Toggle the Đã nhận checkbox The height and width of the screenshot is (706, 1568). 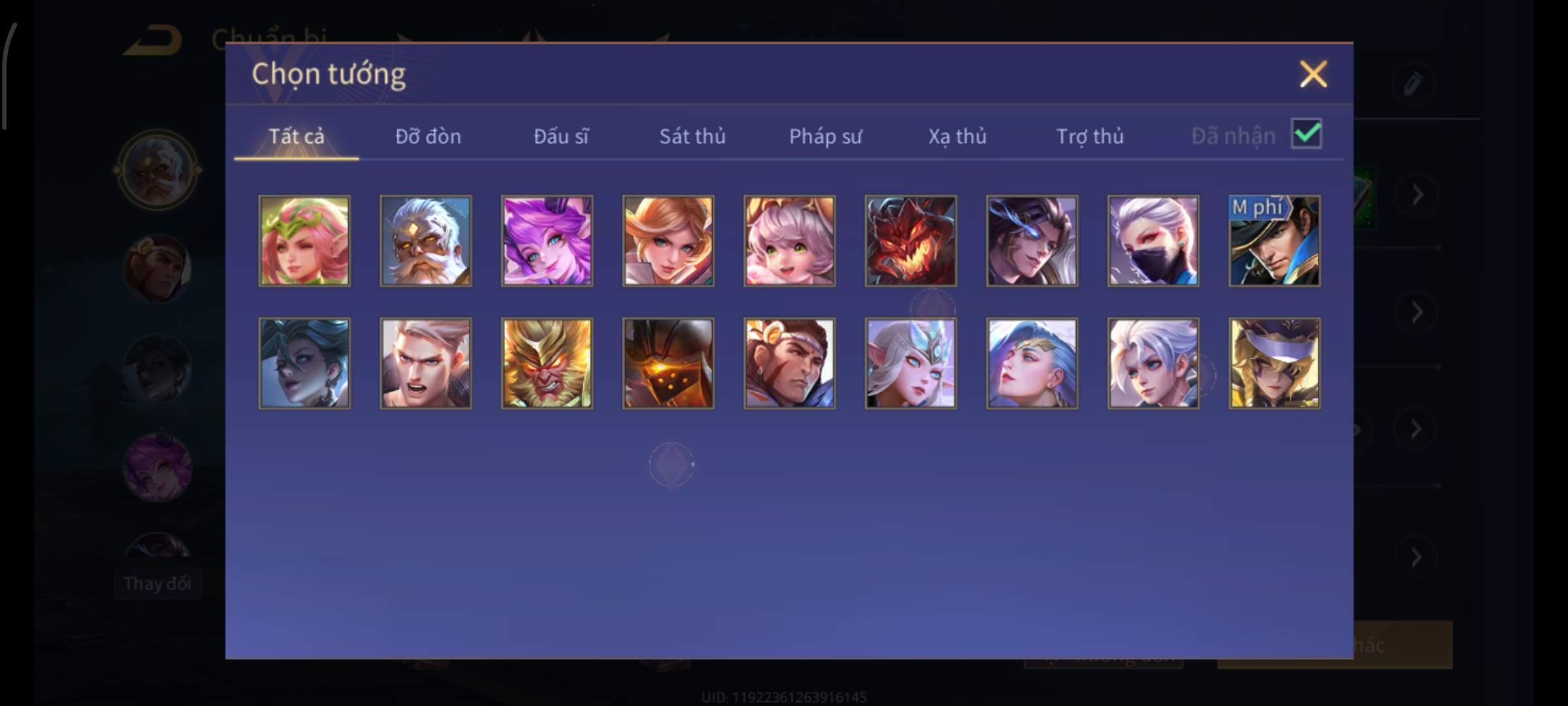(x=1306, y=134)
